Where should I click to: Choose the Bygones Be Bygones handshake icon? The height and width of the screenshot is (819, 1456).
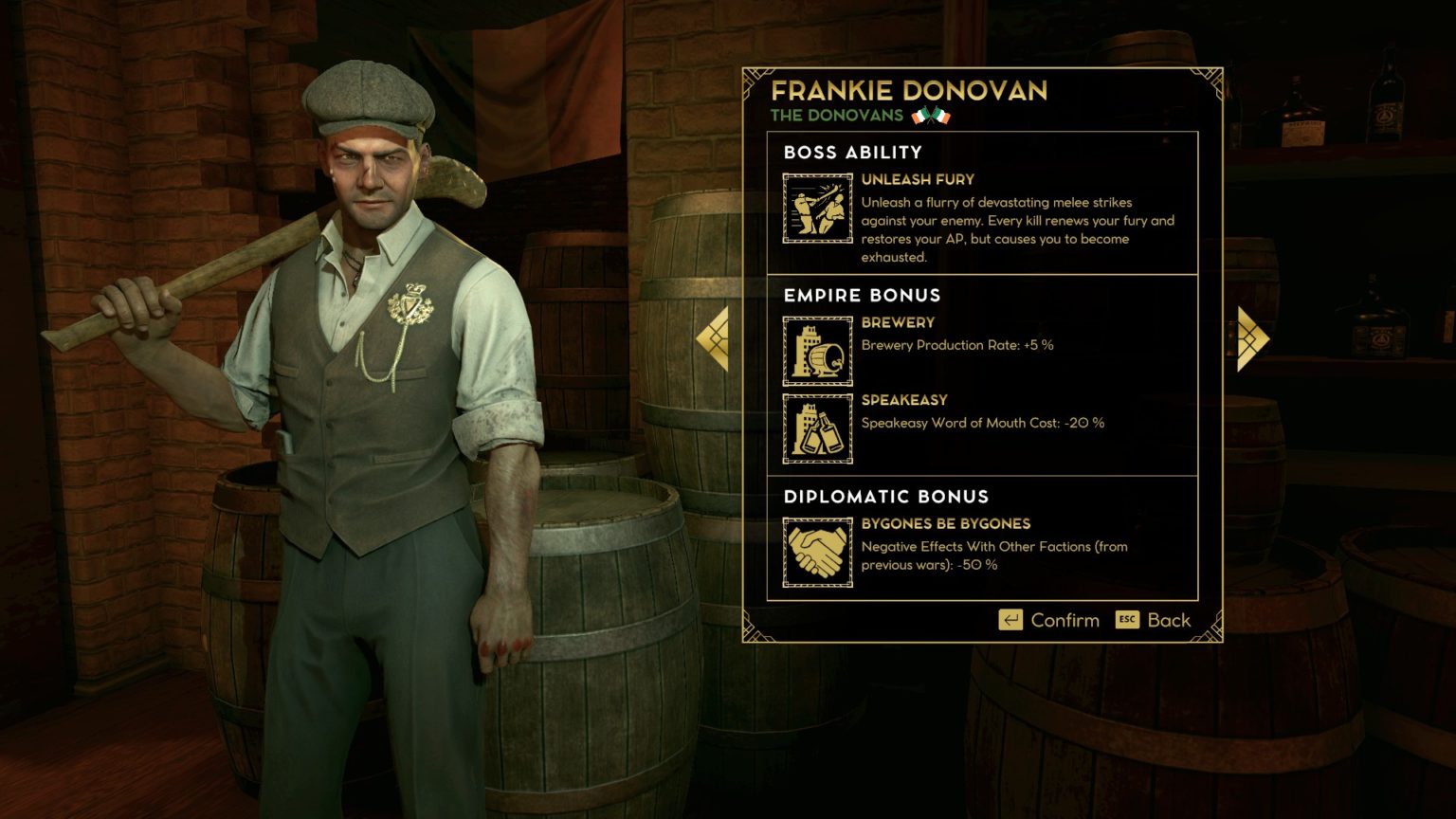pyautogui.click(x=817, y=552)
